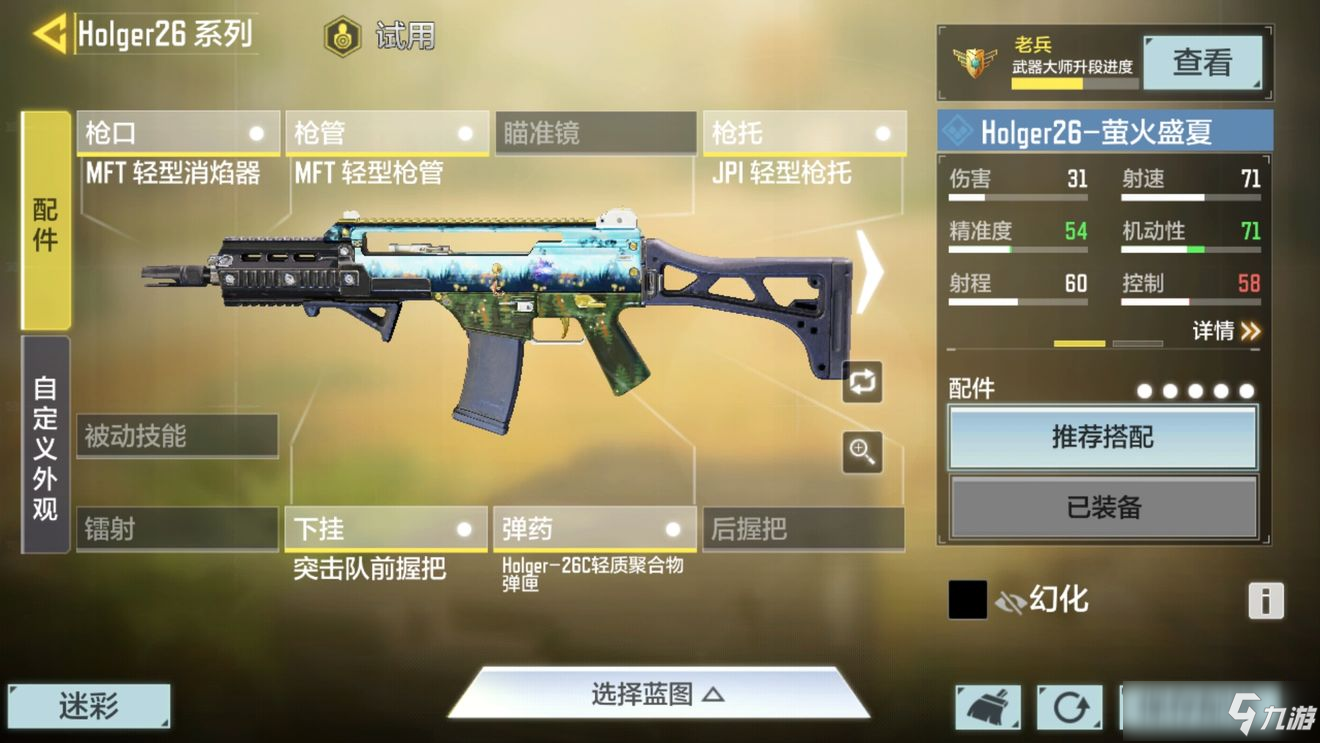The height and width of the screenshot is (743, 1320).
Task: Select the 下挂 underbarrel slot
Action: coord(386,529)
